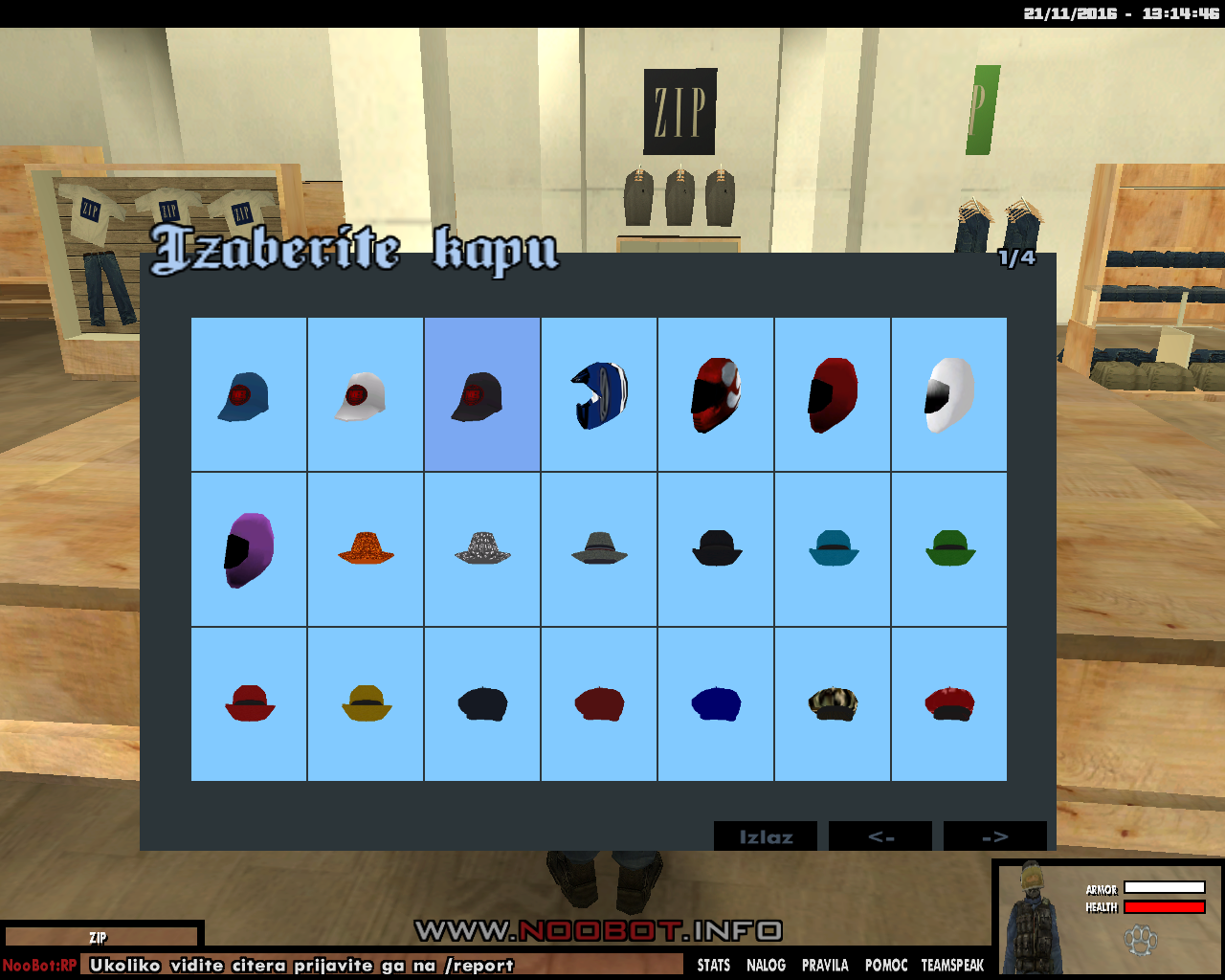Open the STATS menu

pos(714,965)
